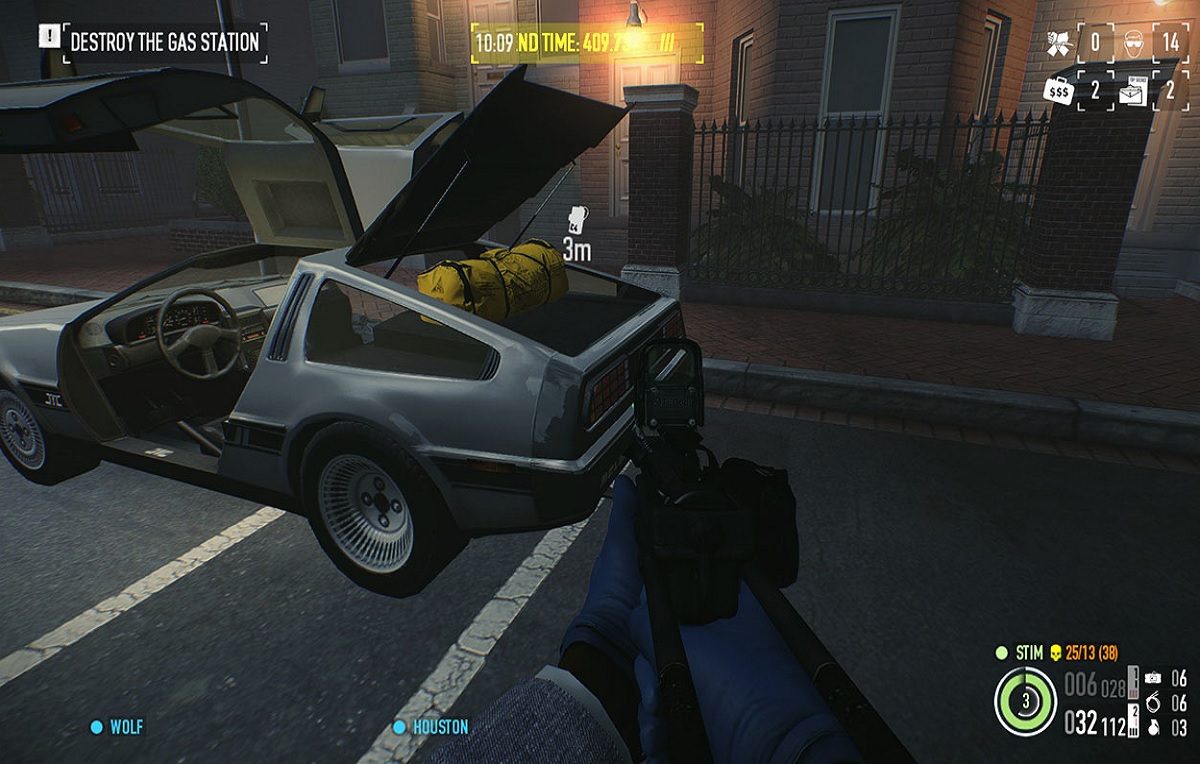Open the Destroy the Gas Station objective
1200x764 pixels.
tap(164, 42)
